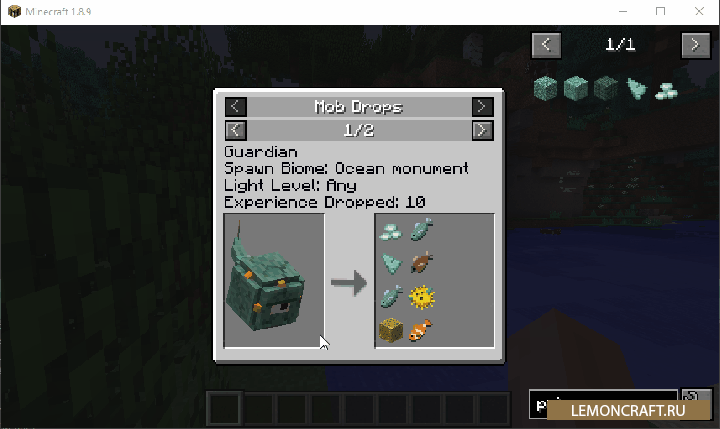This screenshot has width=720, height=429.
Task: Choose the prismarine bricks block in the item list
Action: [x=575, y=89]
